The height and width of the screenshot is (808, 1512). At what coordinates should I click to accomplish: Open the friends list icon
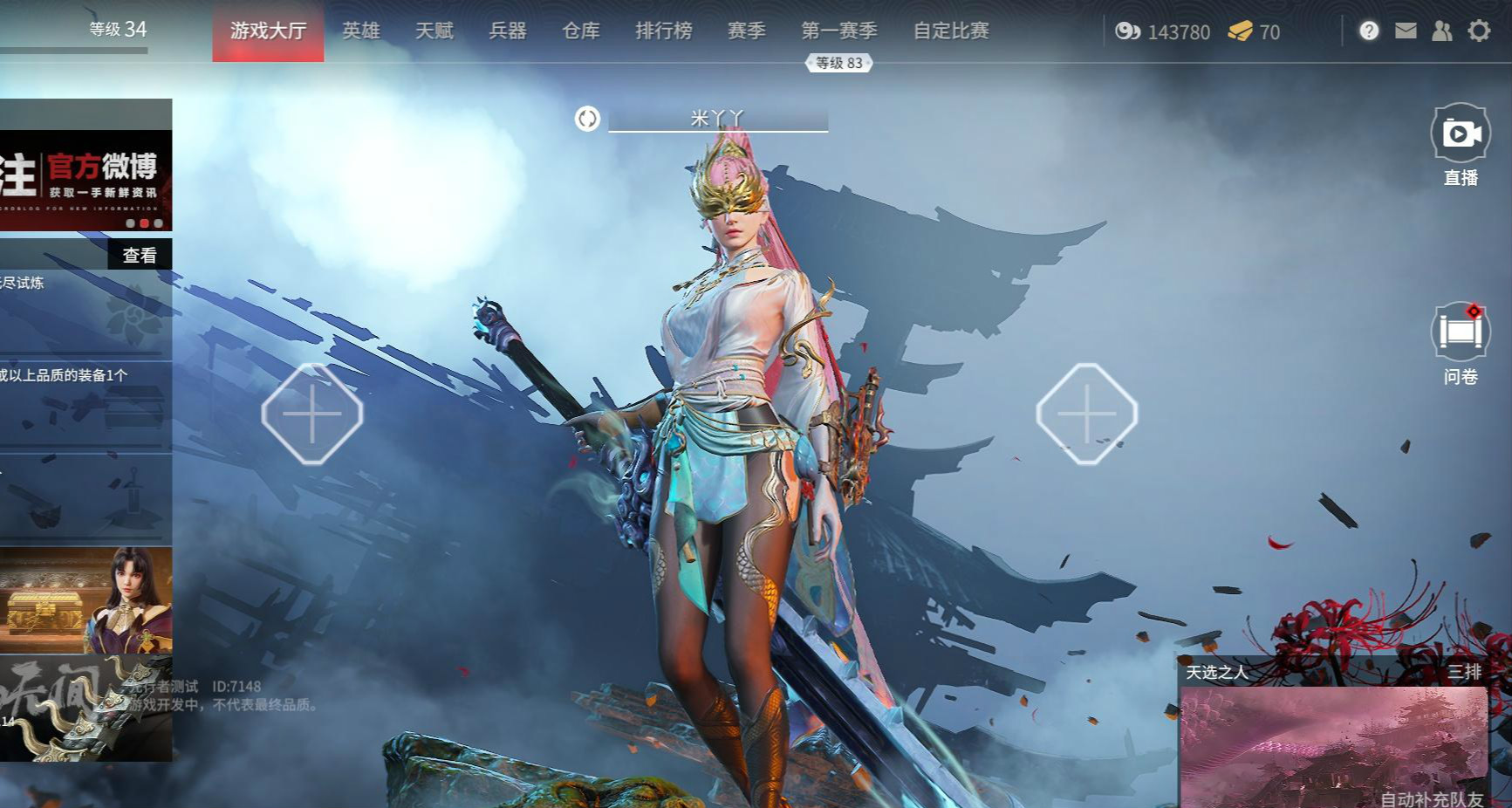point(1442,31)
